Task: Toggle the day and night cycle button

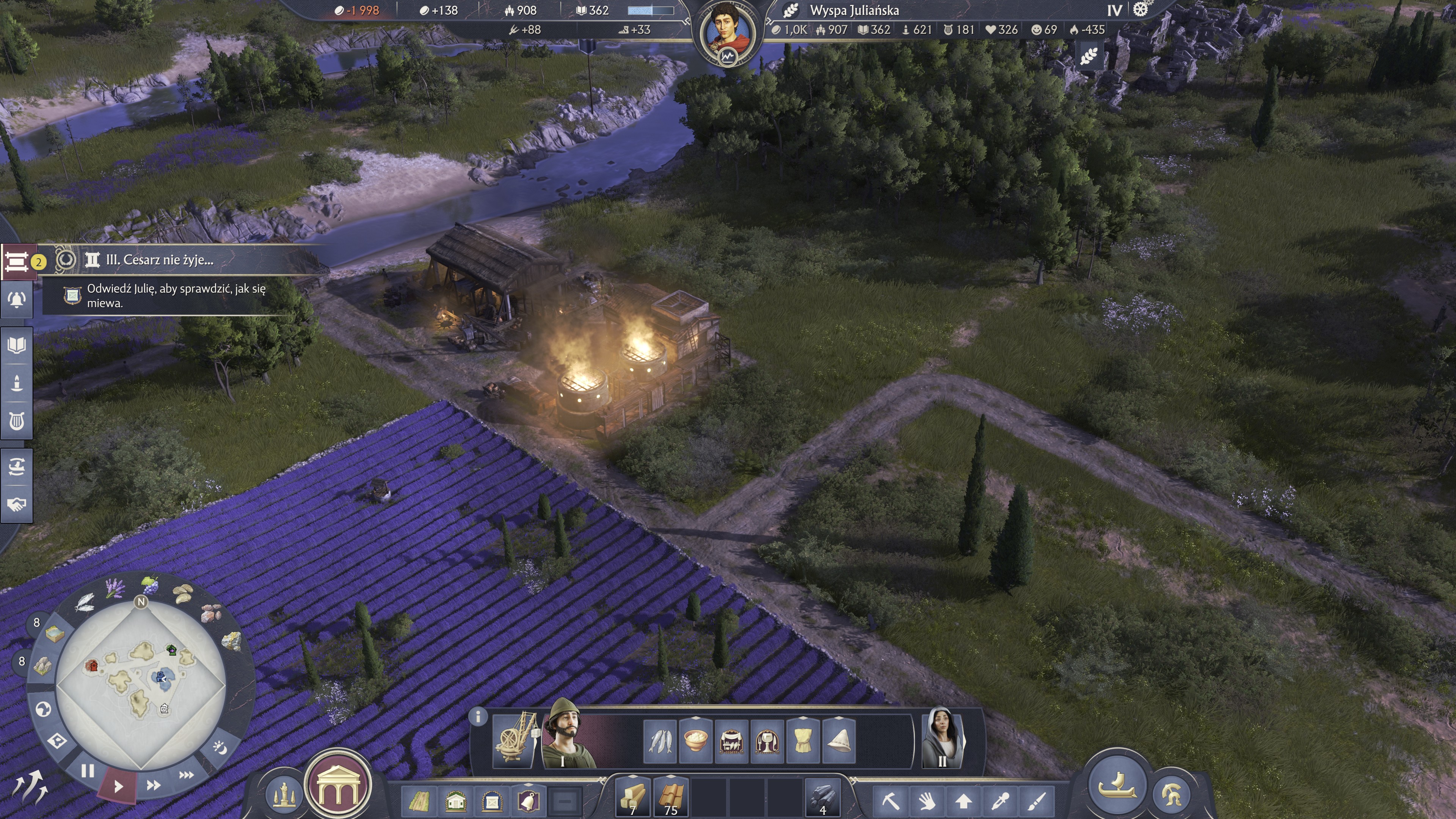Action: pos(220,748)
